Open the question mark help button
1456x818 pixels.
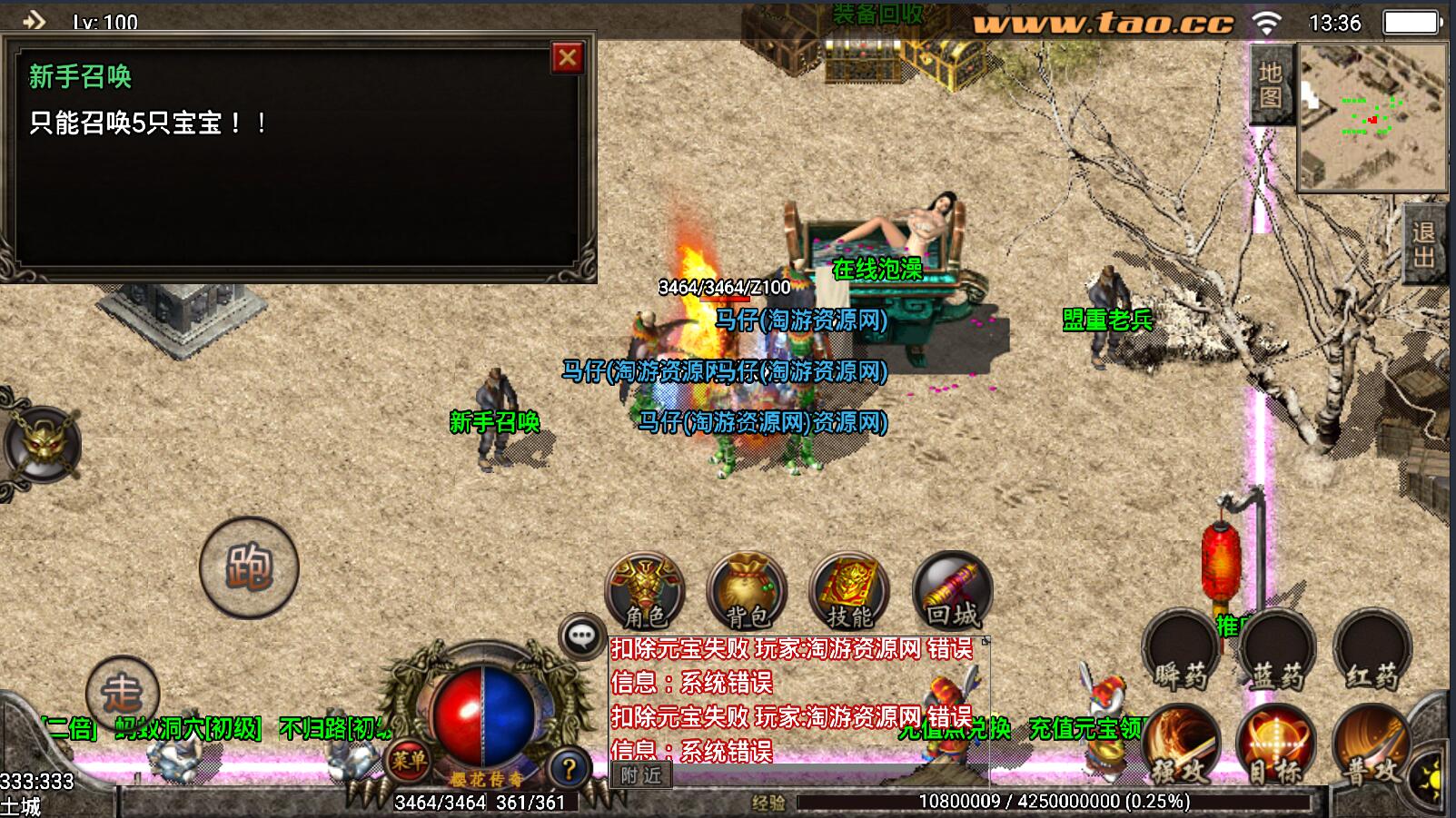(569, 769)
